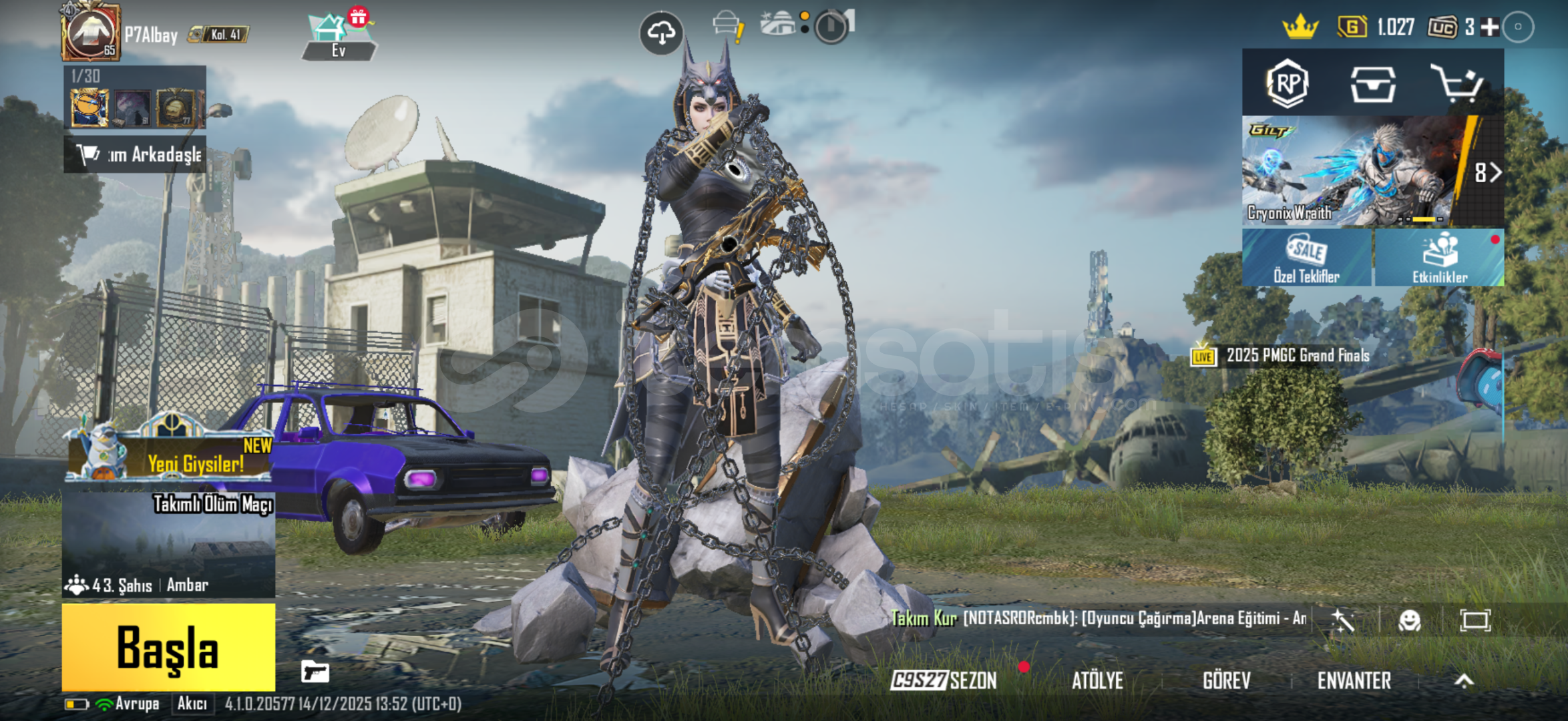
Task: Open the cloud download icon
Action: (661, 33)
